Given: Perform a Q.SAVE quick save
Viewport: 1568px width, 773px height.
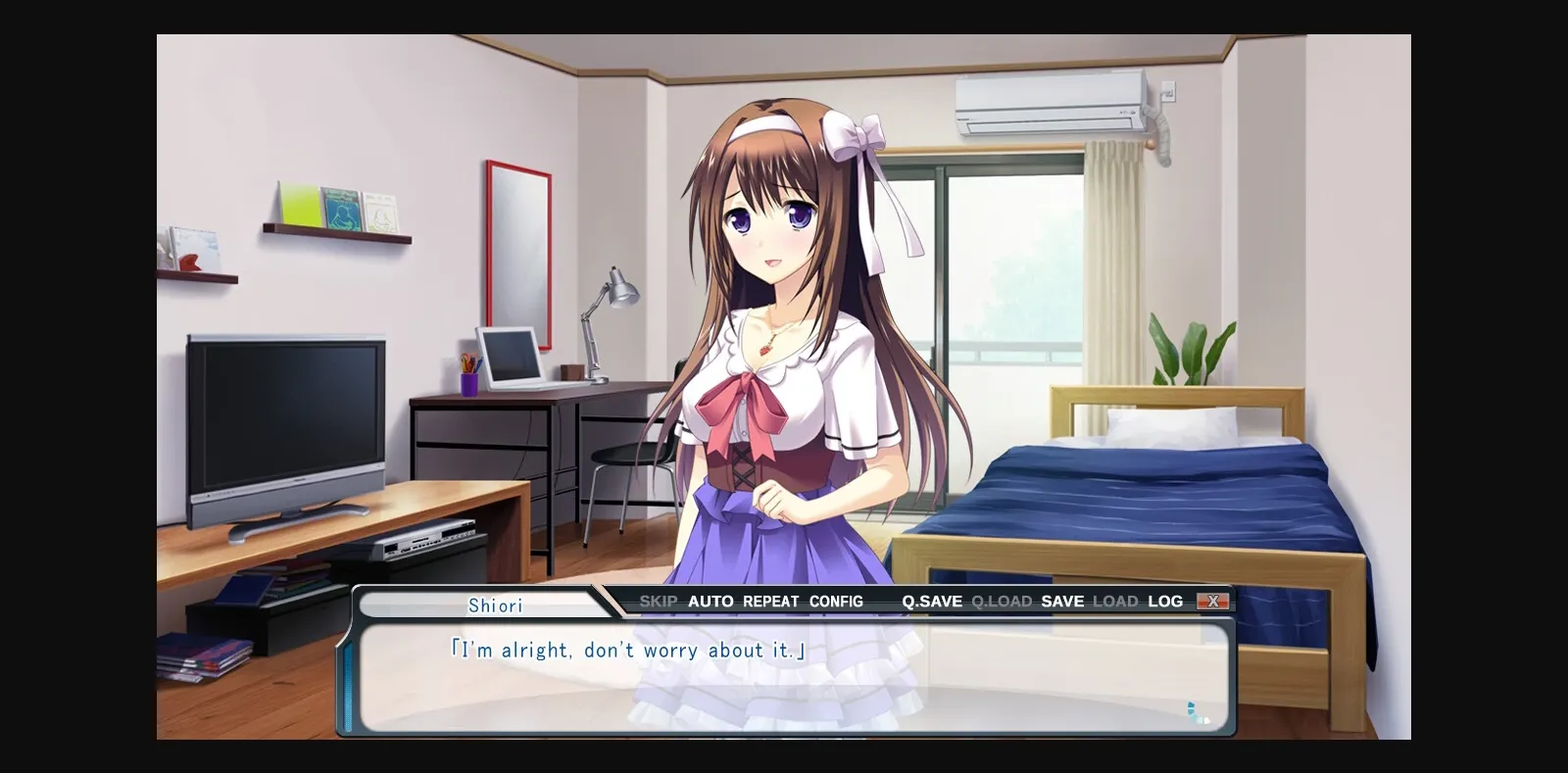Looking at the screenshot, I should [931, 601].
